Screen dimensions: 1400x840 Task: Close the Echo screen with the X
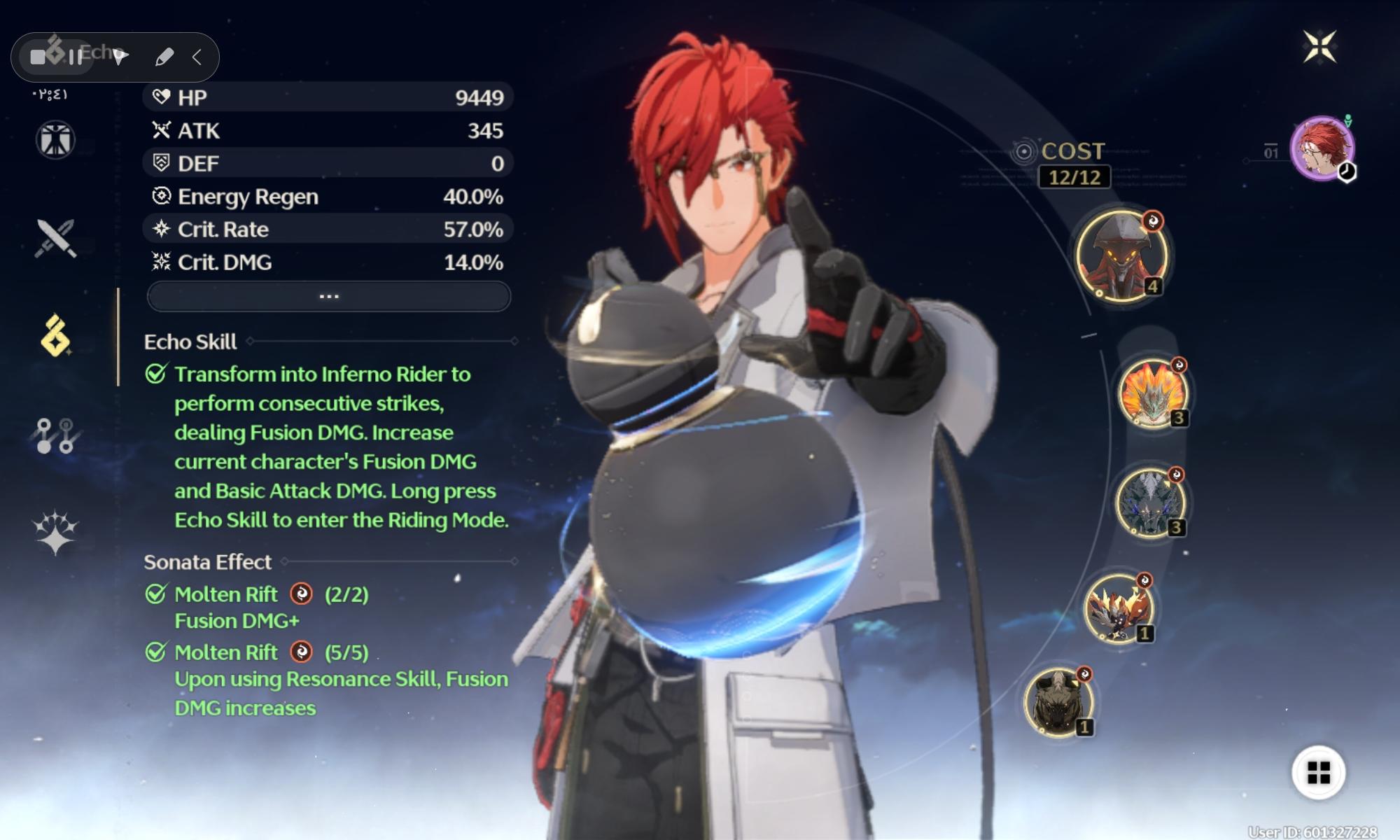[x=1319, y=48]
